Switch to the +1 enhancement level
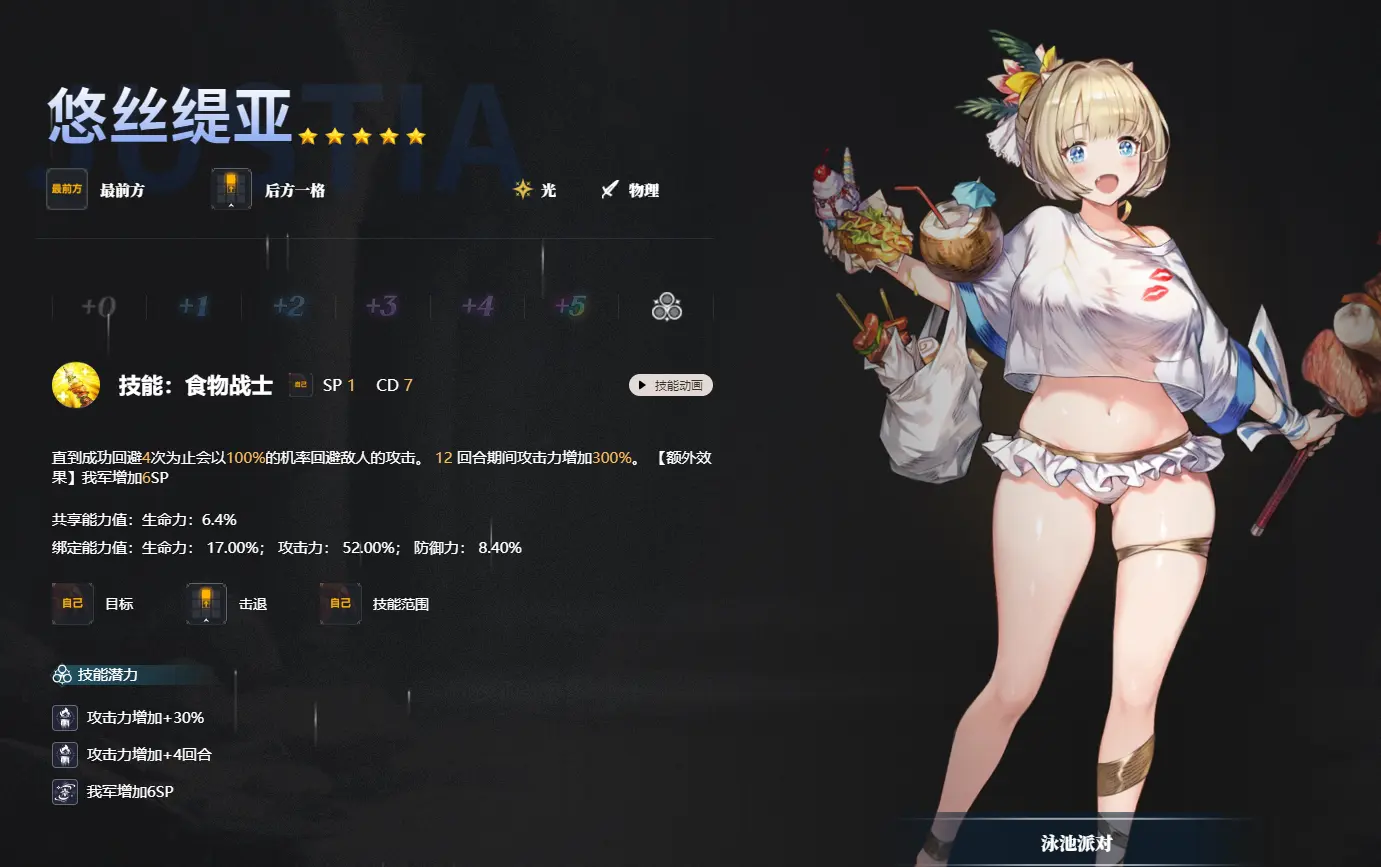Viewport: 1381px width, 867px height. coord(194,306)
